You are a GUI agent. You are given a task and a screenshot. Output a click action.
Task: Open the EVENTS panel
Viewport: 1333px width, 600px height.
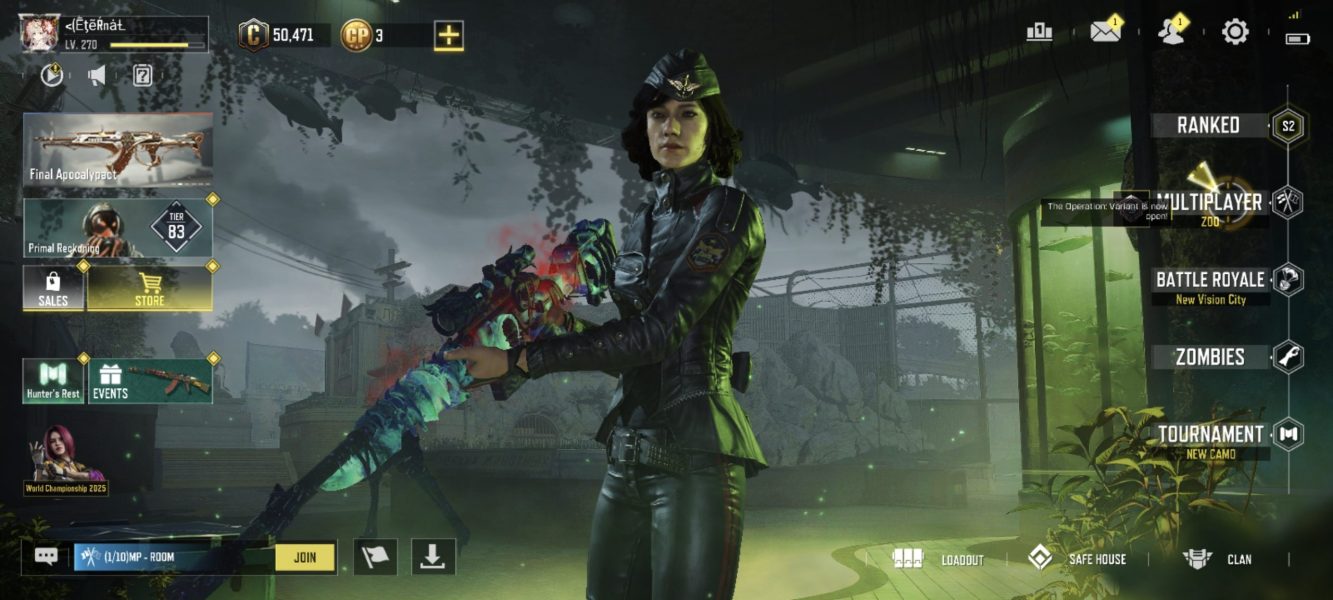click(151, 381)
